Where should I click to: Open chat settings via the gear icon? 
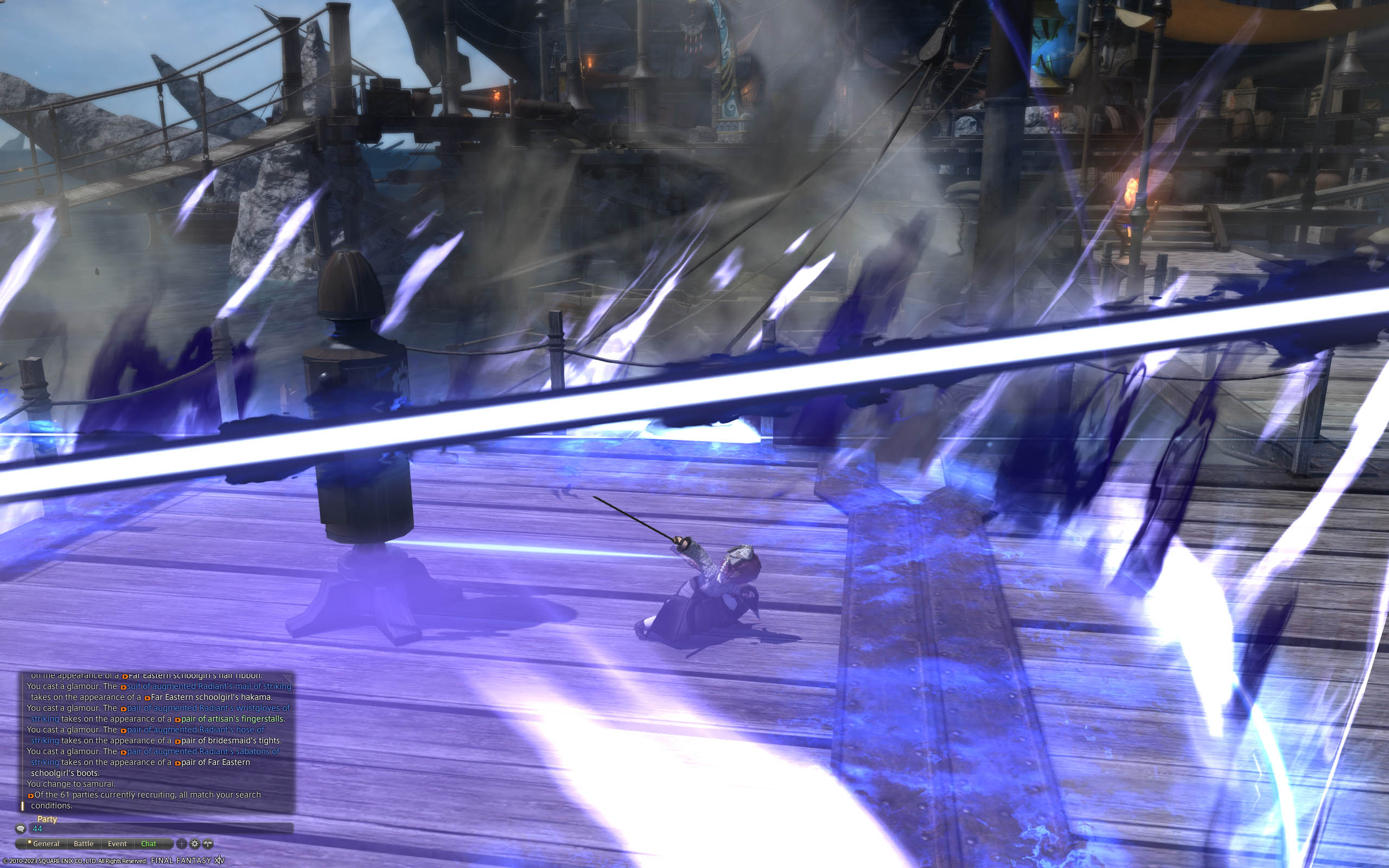[x=195, y=844]
